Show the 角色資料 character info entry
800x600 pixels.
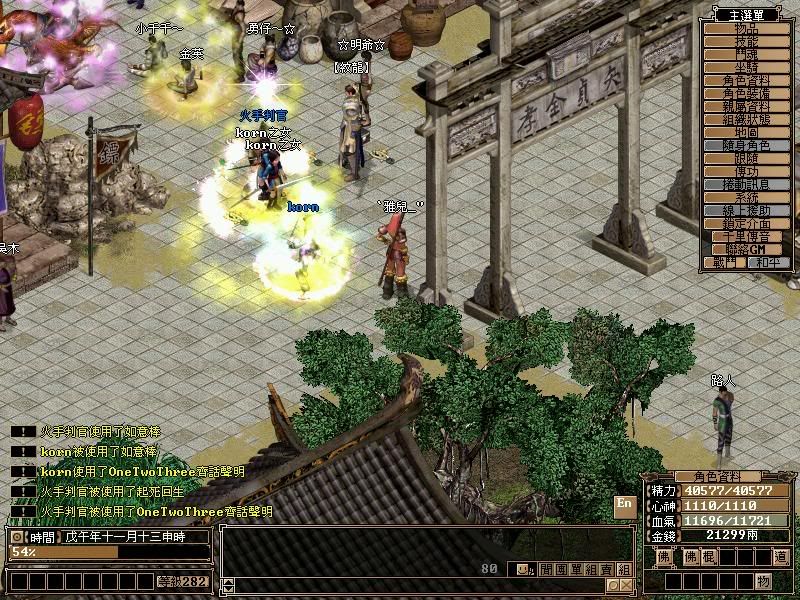(x=746, y=81)
